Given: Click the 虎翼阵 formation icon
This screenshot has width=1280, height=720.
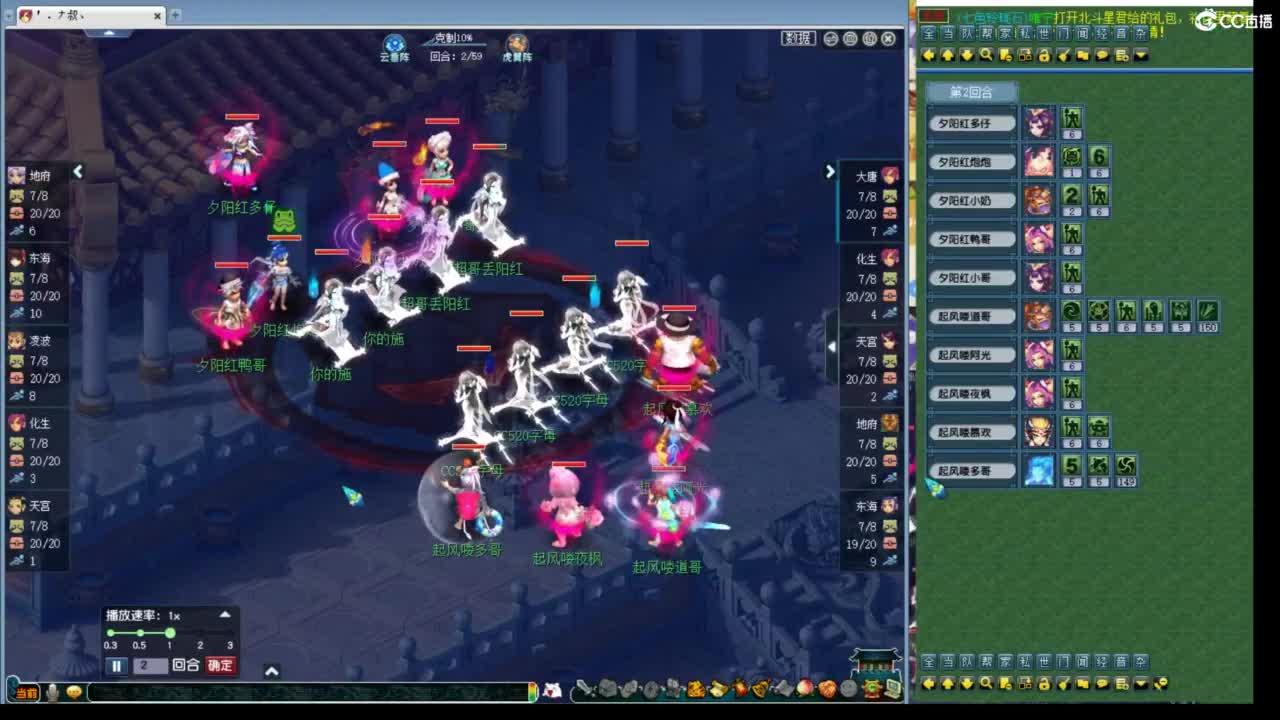Looking at the screenshot, I should click(x=516, y=41).
